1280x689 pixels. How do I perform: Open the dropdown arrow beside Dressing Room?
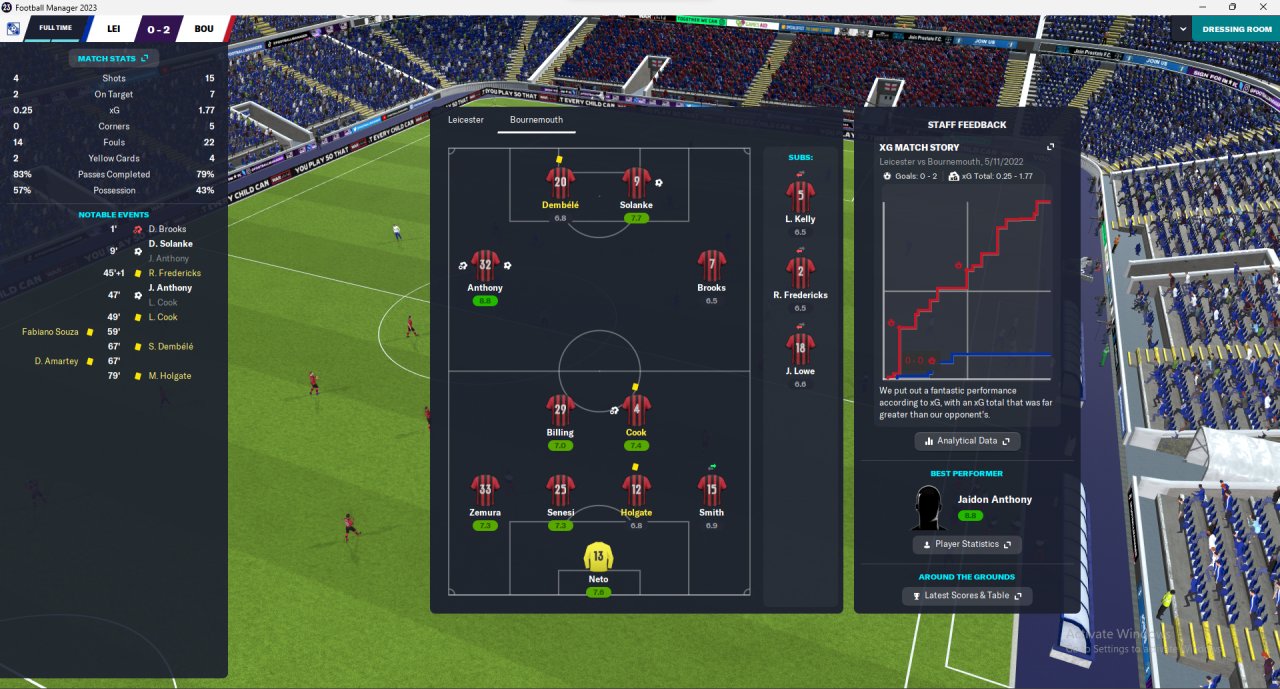[1180, 29]
